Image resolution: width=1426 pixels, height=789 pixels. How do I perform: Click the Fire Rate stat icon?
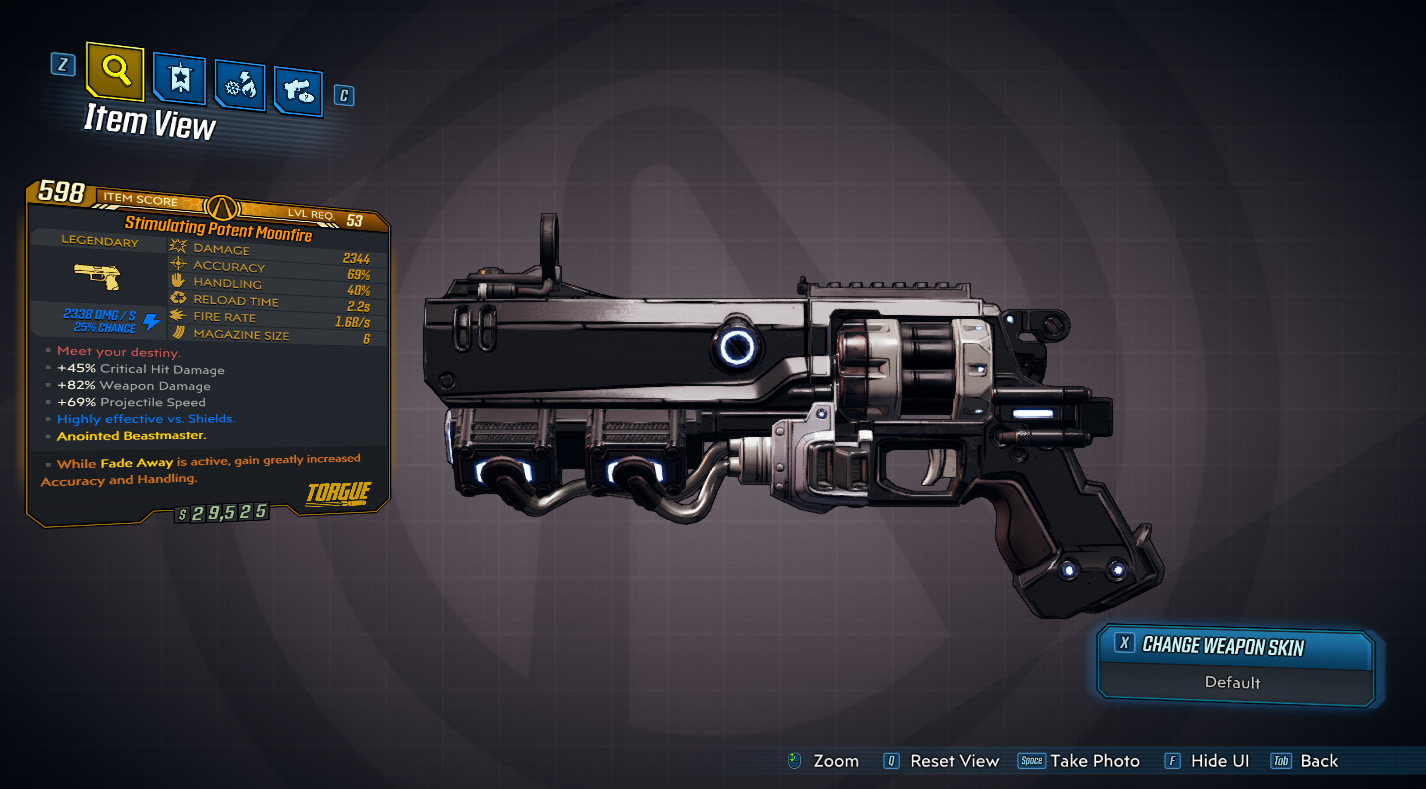tap(177, 316)
